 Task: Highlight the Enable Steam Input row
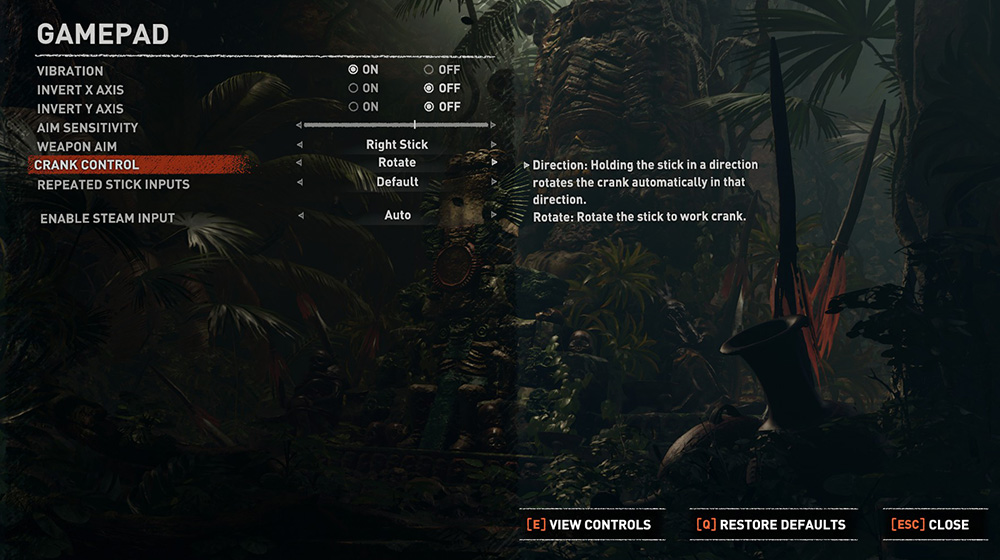107,218
